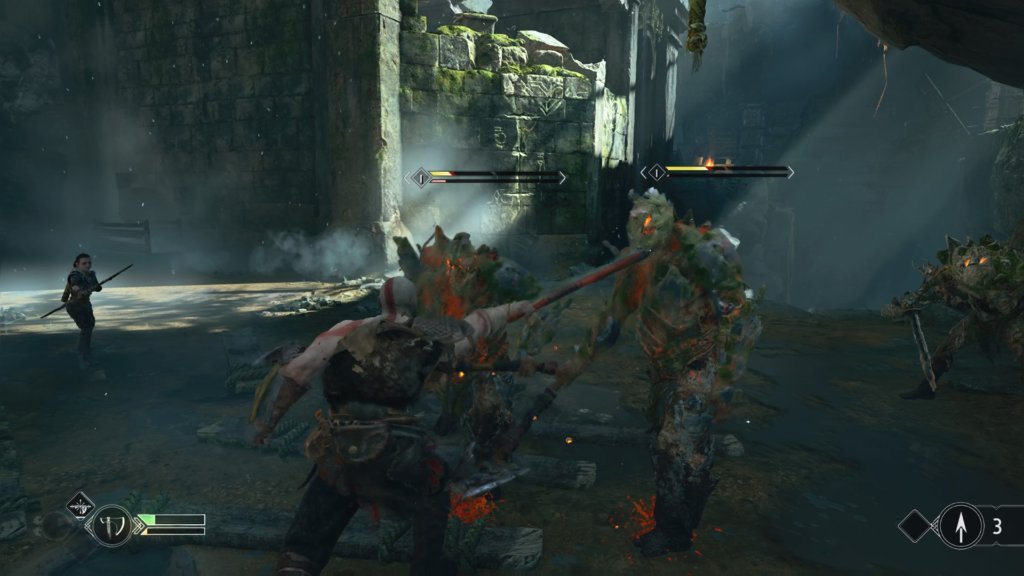Click the arrow icon for Atreus
1024x576 pixels.
pos(960,526)
